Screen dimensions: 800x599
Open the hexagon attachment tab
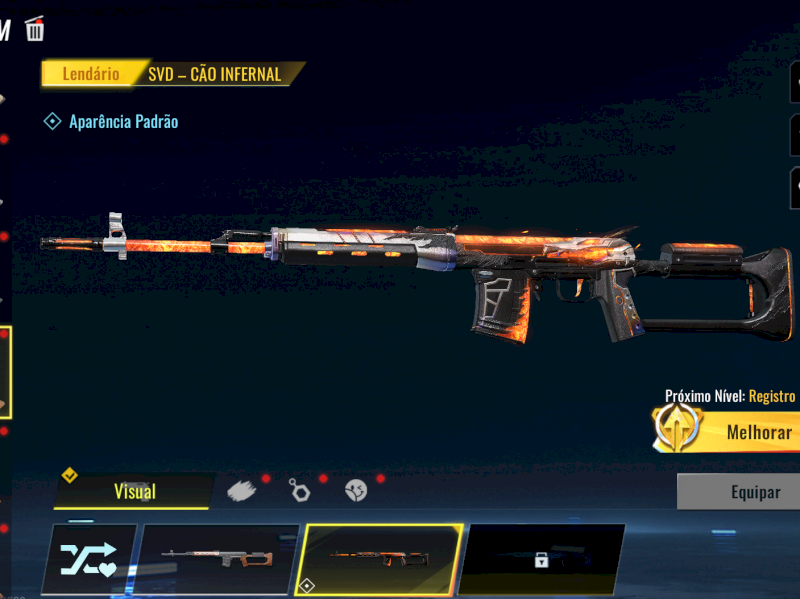299,490
